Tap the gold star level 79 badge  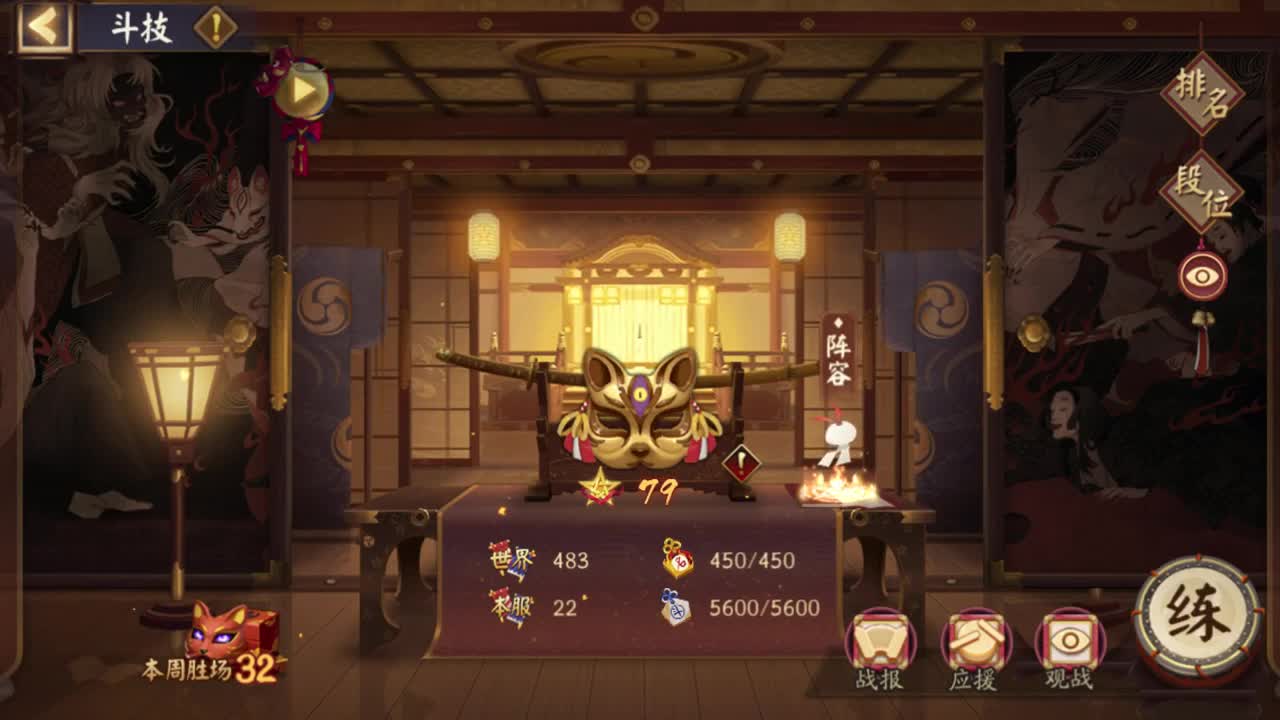click(x=600, y=489)
